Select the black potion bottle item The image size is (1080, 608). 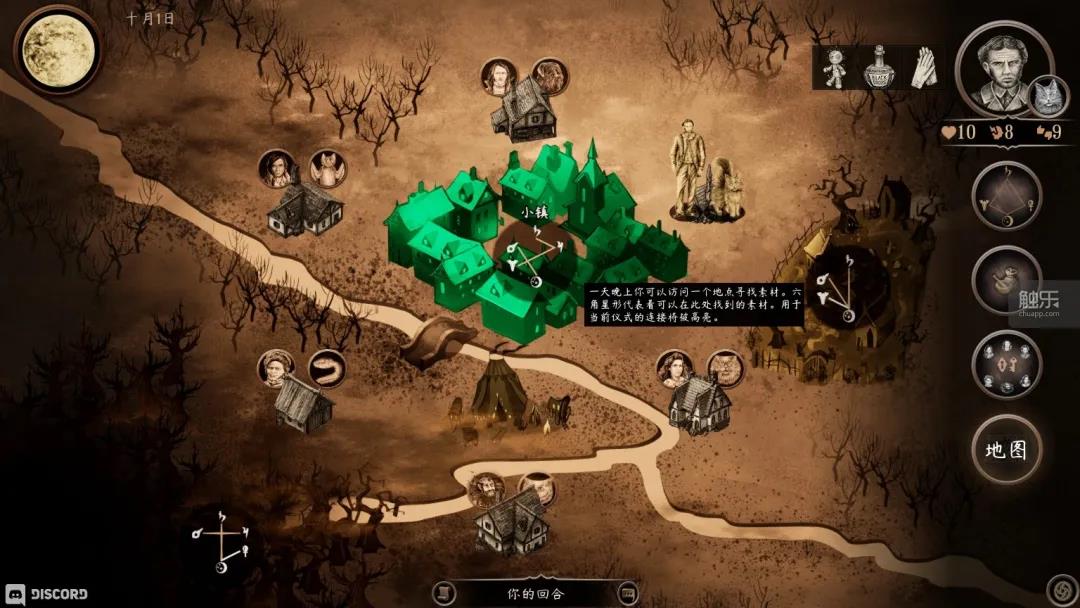coord(879,68)
